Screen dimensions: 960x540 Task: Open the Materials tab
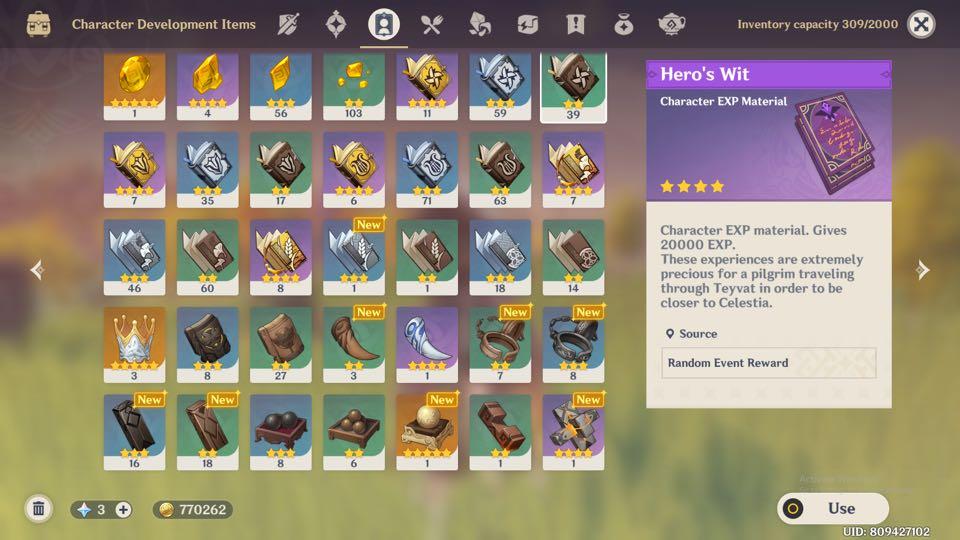pyautogui.click(x=480, y=24)
